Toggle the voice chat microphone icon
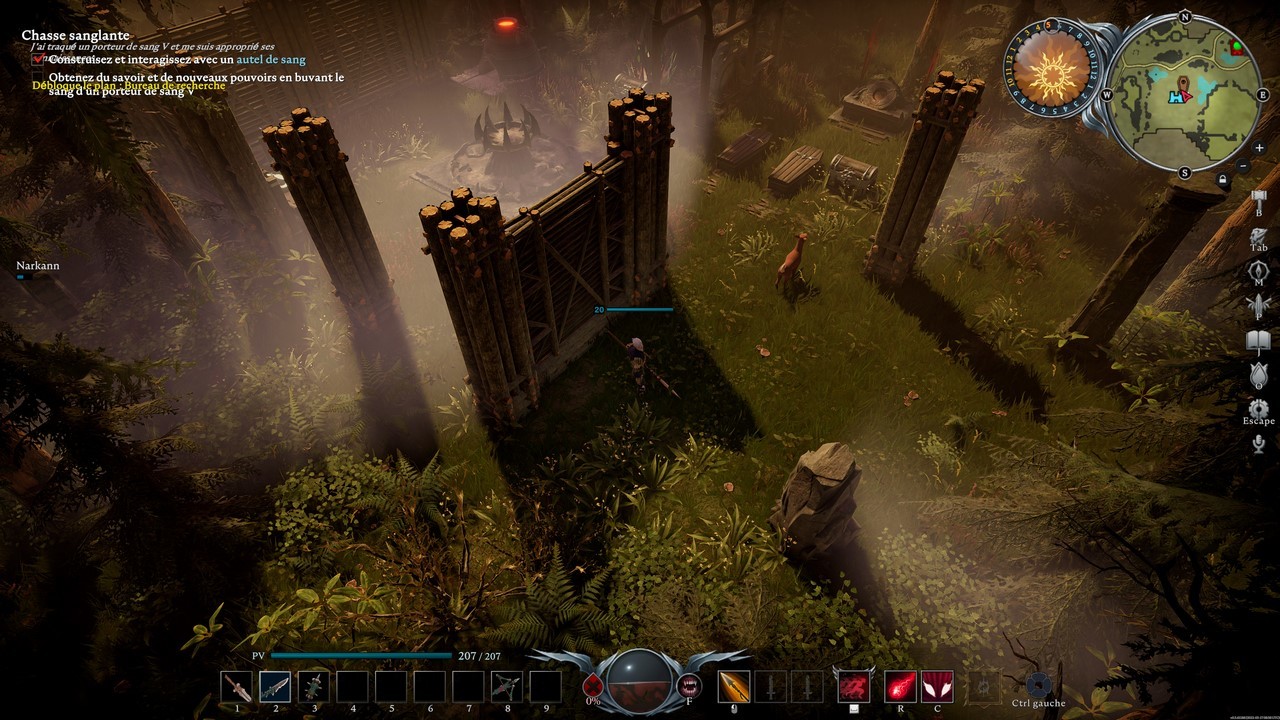 pyautogui.click(x=1259, y=444)
